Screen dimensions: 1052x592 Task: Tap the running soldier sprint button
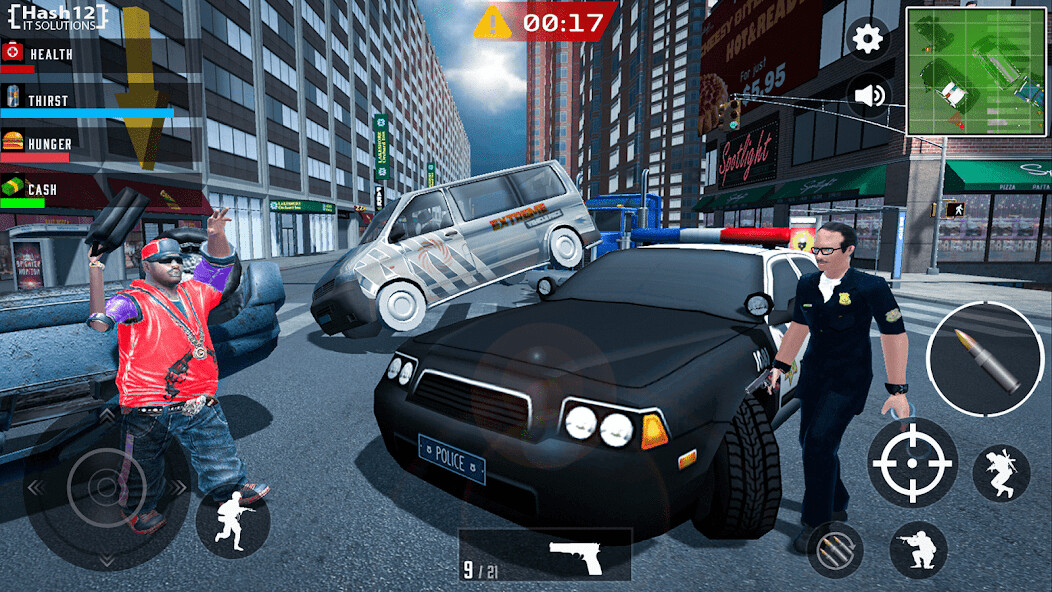(233, 519)
